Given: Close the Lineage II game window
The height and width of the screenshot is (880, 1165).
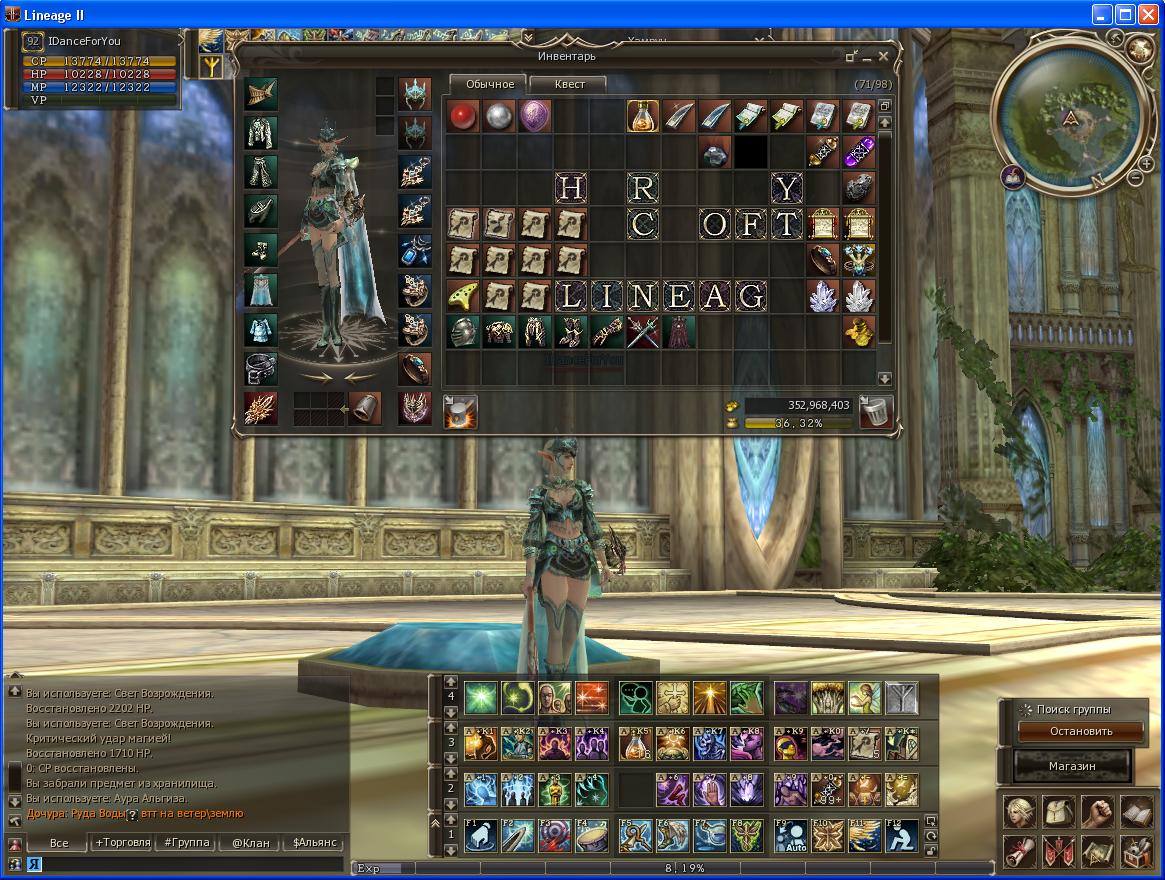Looking at the screenshot, I should [x=1148, y=14].
